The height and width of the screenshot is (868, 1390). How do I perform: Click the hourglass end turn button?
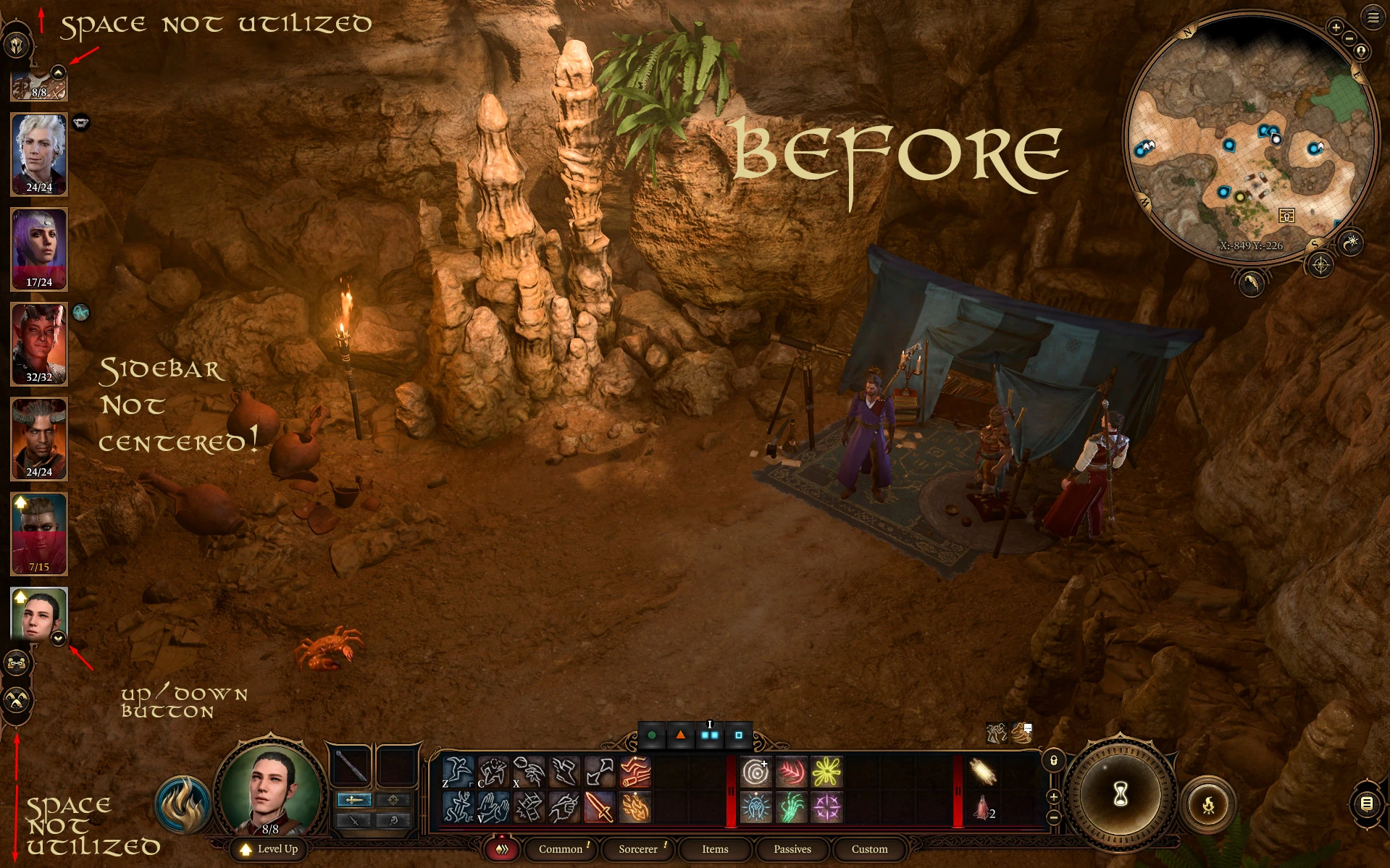coord(1120,795)
